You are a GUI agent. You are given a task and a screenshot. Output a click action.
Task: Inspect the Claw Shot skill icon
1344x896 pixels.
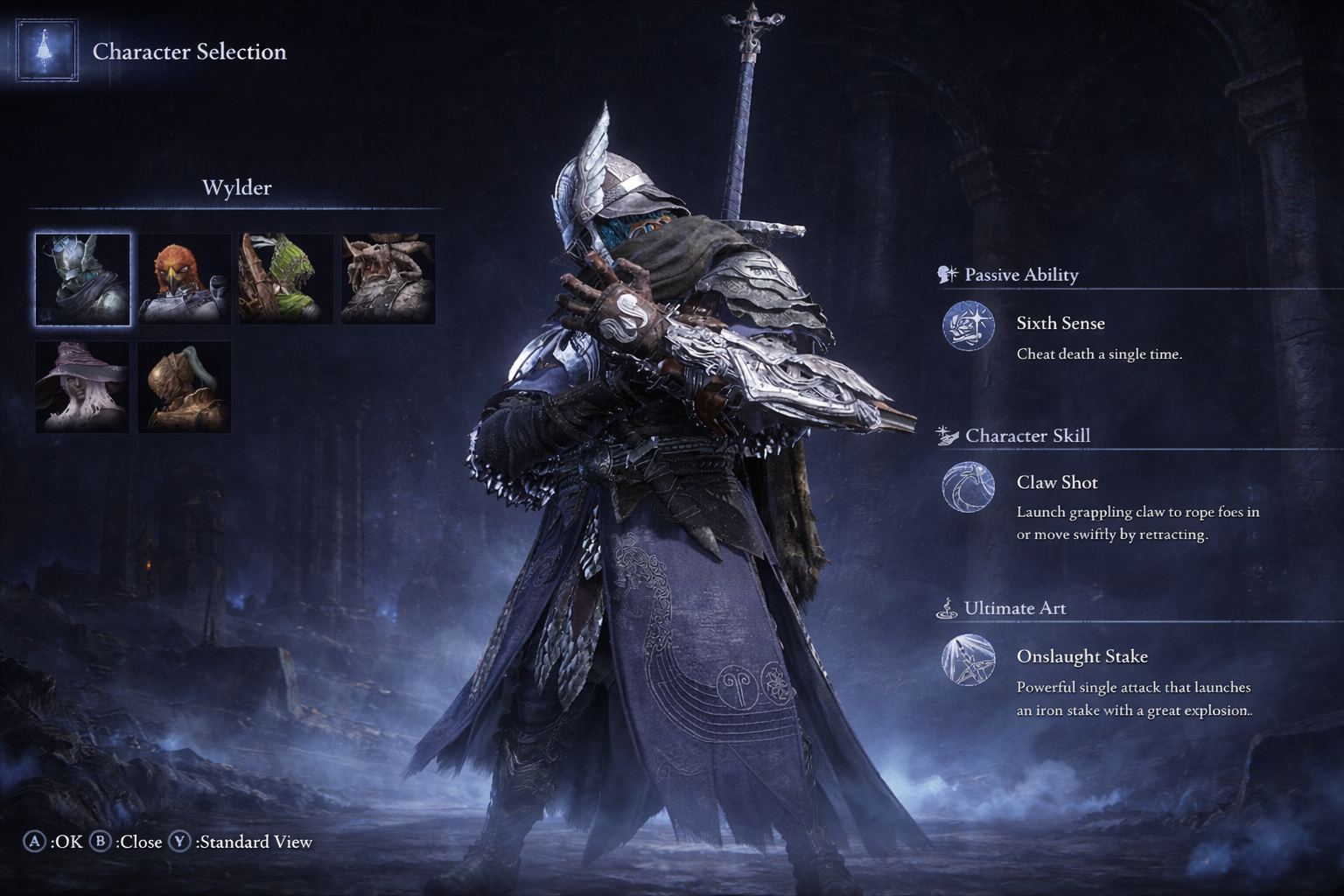(x=968, y=487)
